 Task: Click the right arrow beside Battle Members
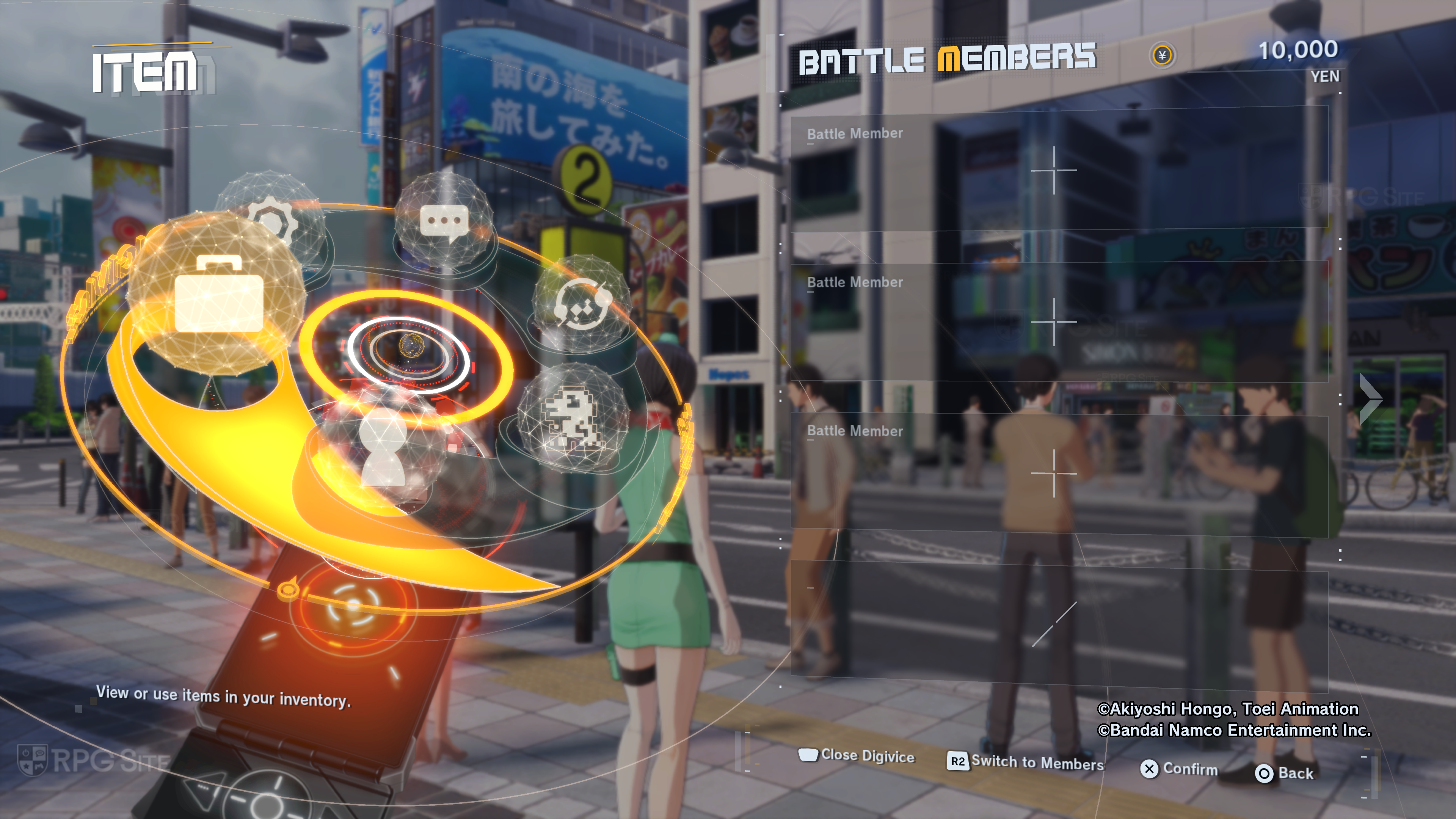(1370, 399)
